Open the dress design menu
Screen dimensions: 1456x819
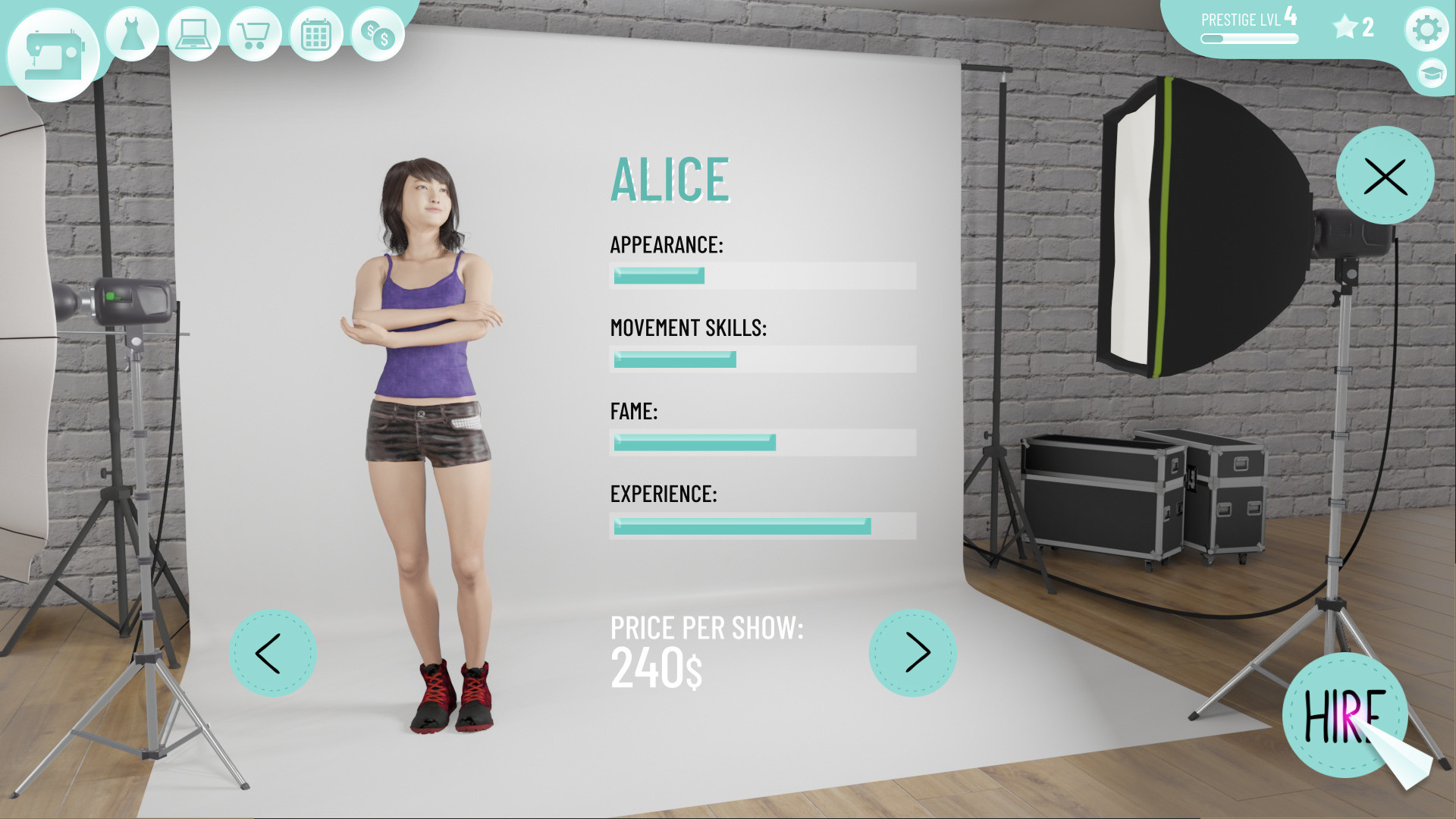[131, 33]
